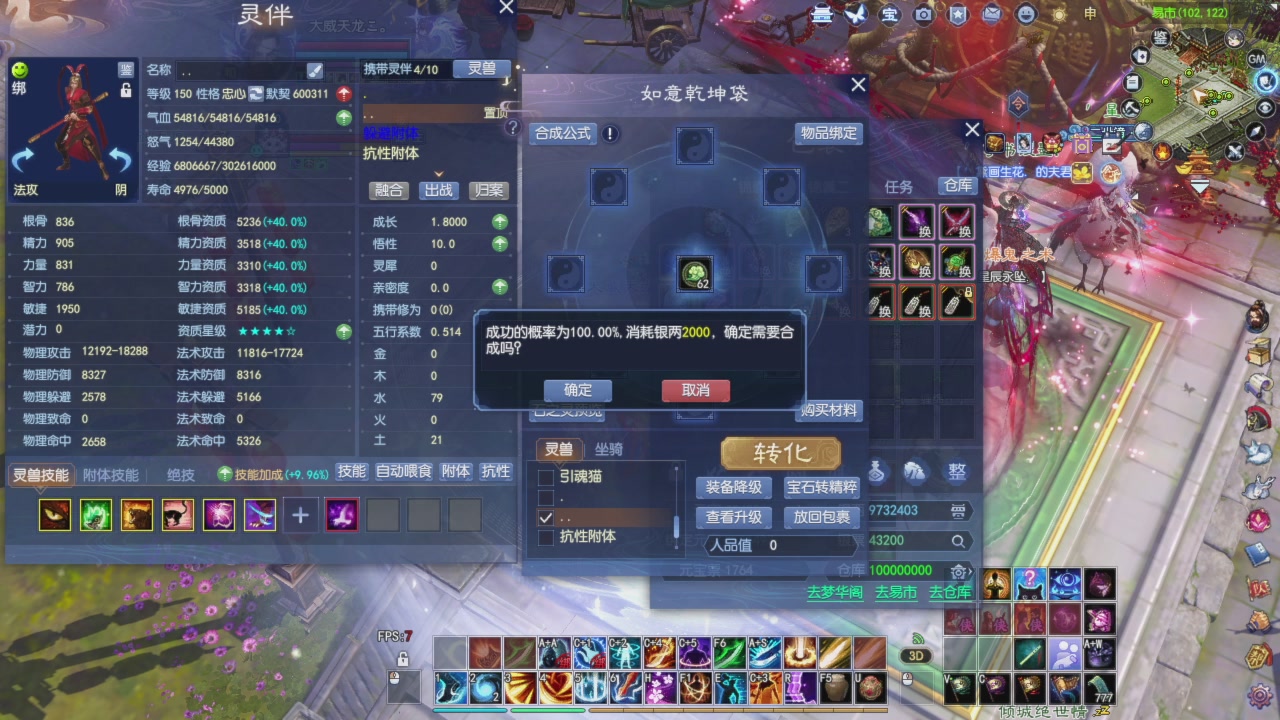Image resolution: width=1280 pixels, height=720 pixels.
Task: Collapse the yellow chevron above 融合 button
Action: click(x=438, y=173)
